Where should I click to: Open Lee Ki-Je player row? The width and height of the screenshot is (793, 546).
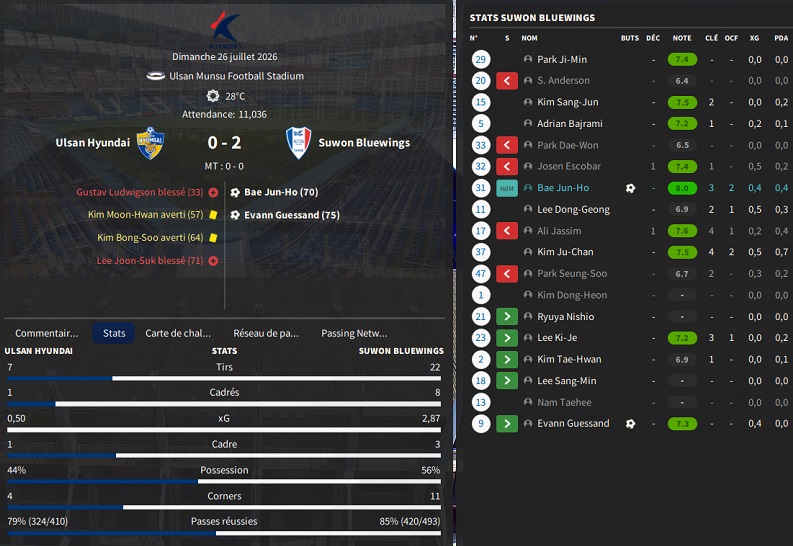point(559,338)
